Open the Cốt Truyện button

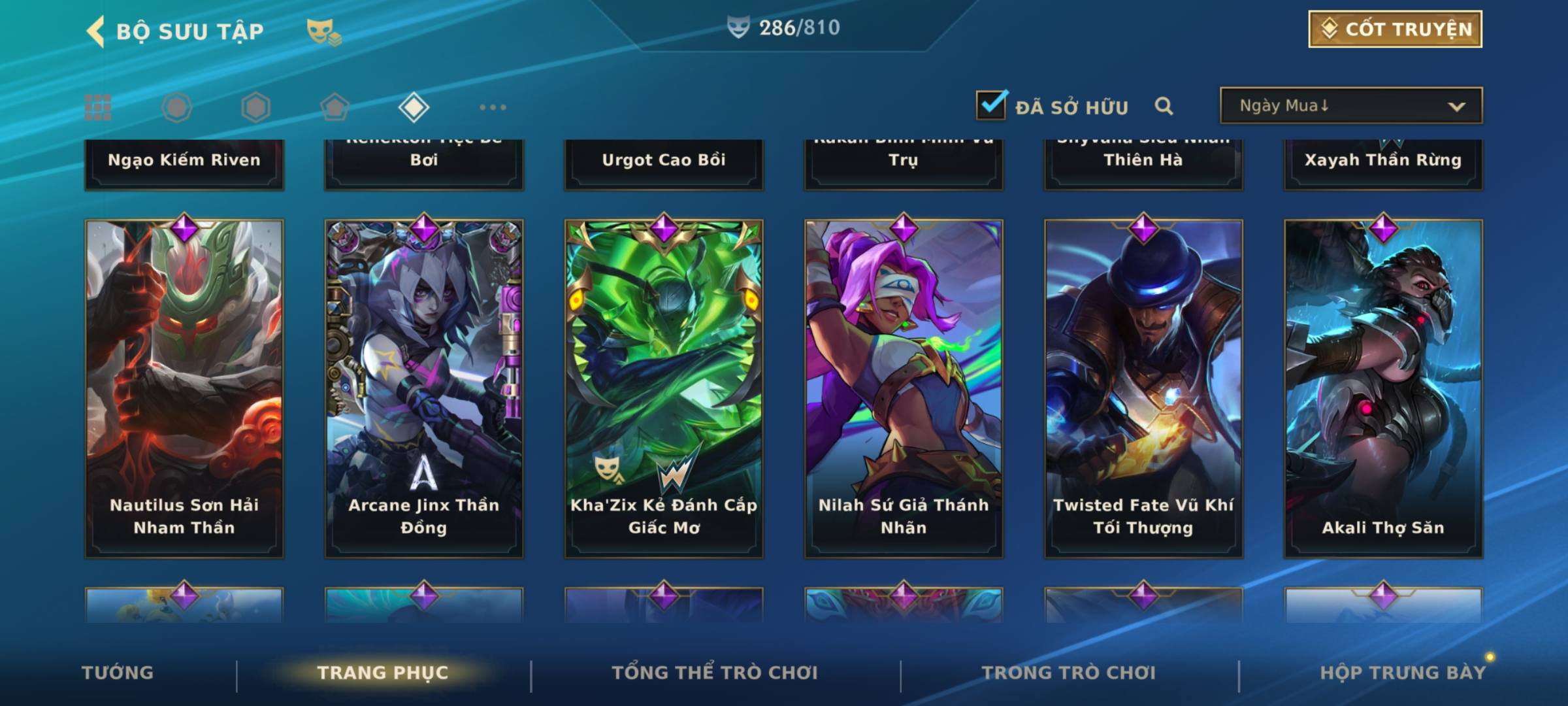click(x=1395, y=29)
